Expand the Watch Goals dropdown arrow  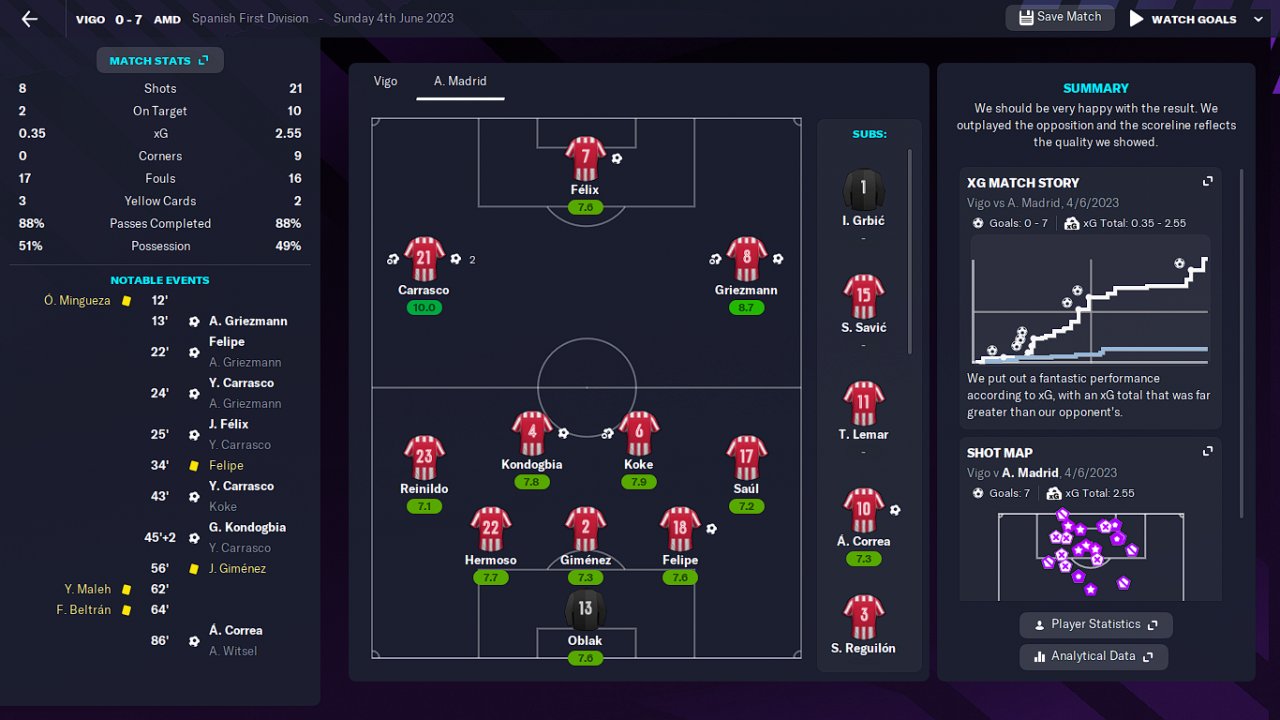tap(1258, 19)
